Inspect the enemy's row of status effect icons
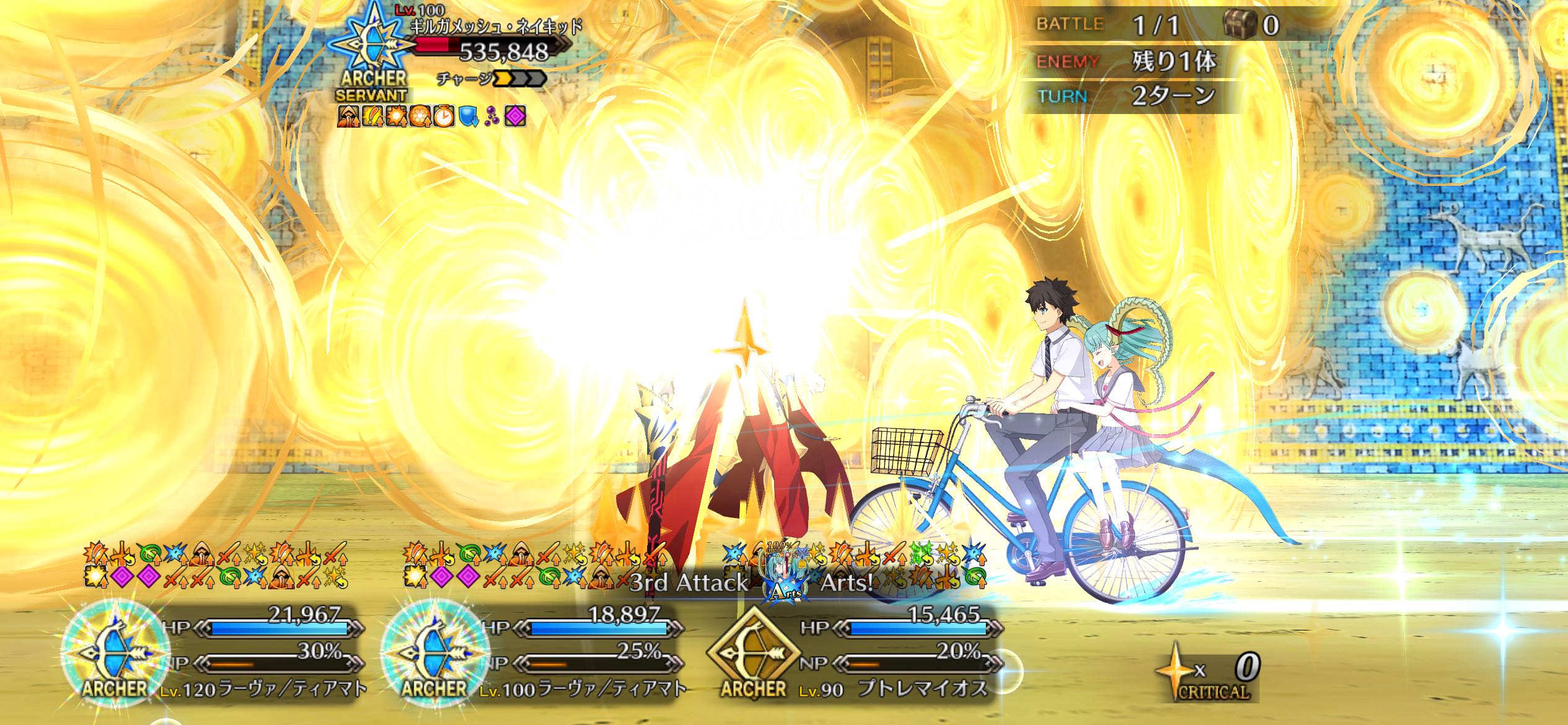The image size is (1568, 725). (432, 116)
